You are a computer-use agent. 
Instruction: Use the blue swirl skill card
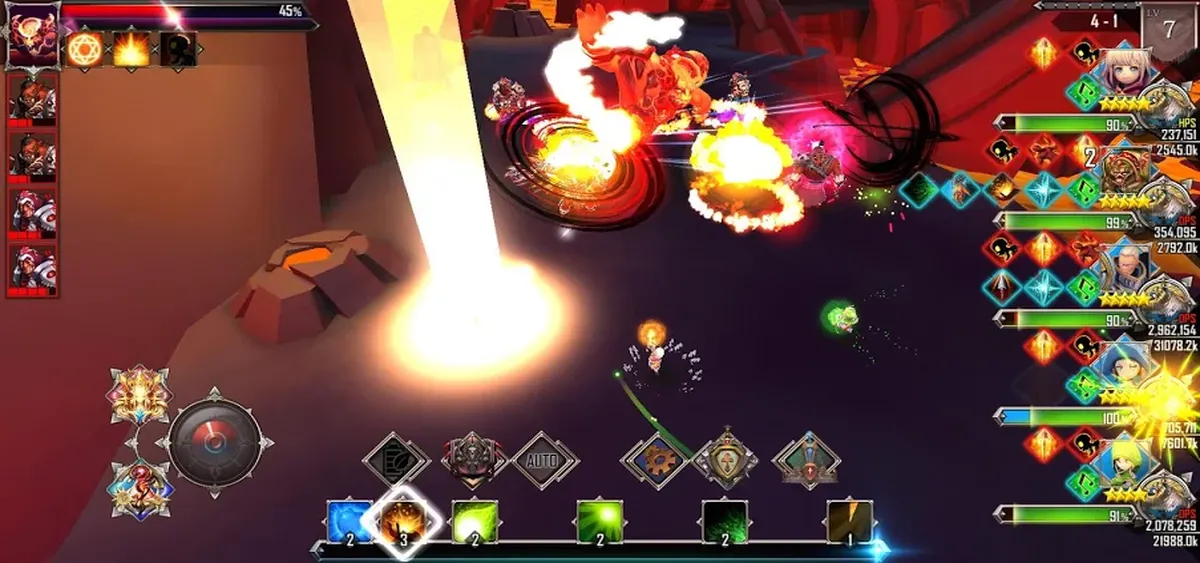(x=349, y=522)
